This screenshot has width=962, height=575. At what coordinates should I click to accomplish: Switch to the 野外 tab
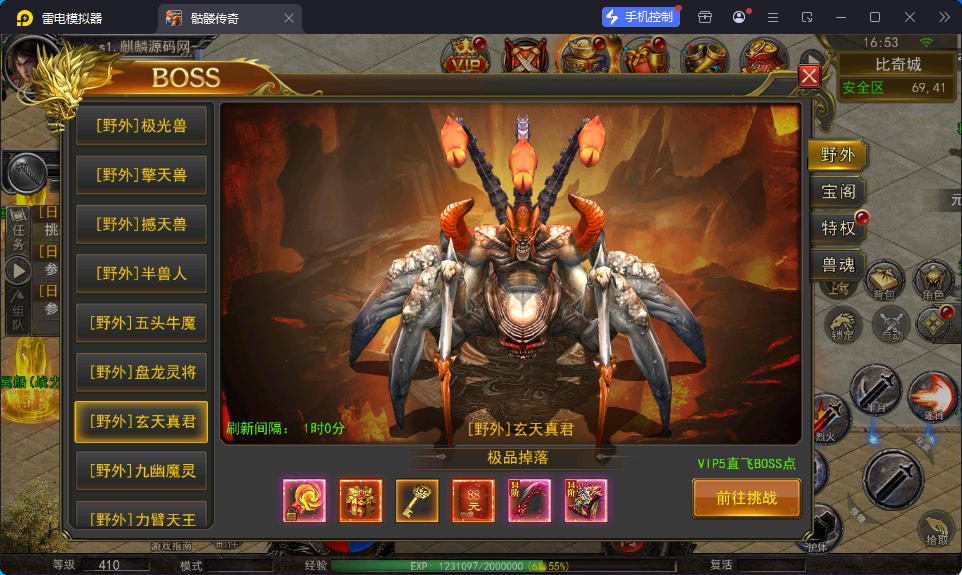837,155
